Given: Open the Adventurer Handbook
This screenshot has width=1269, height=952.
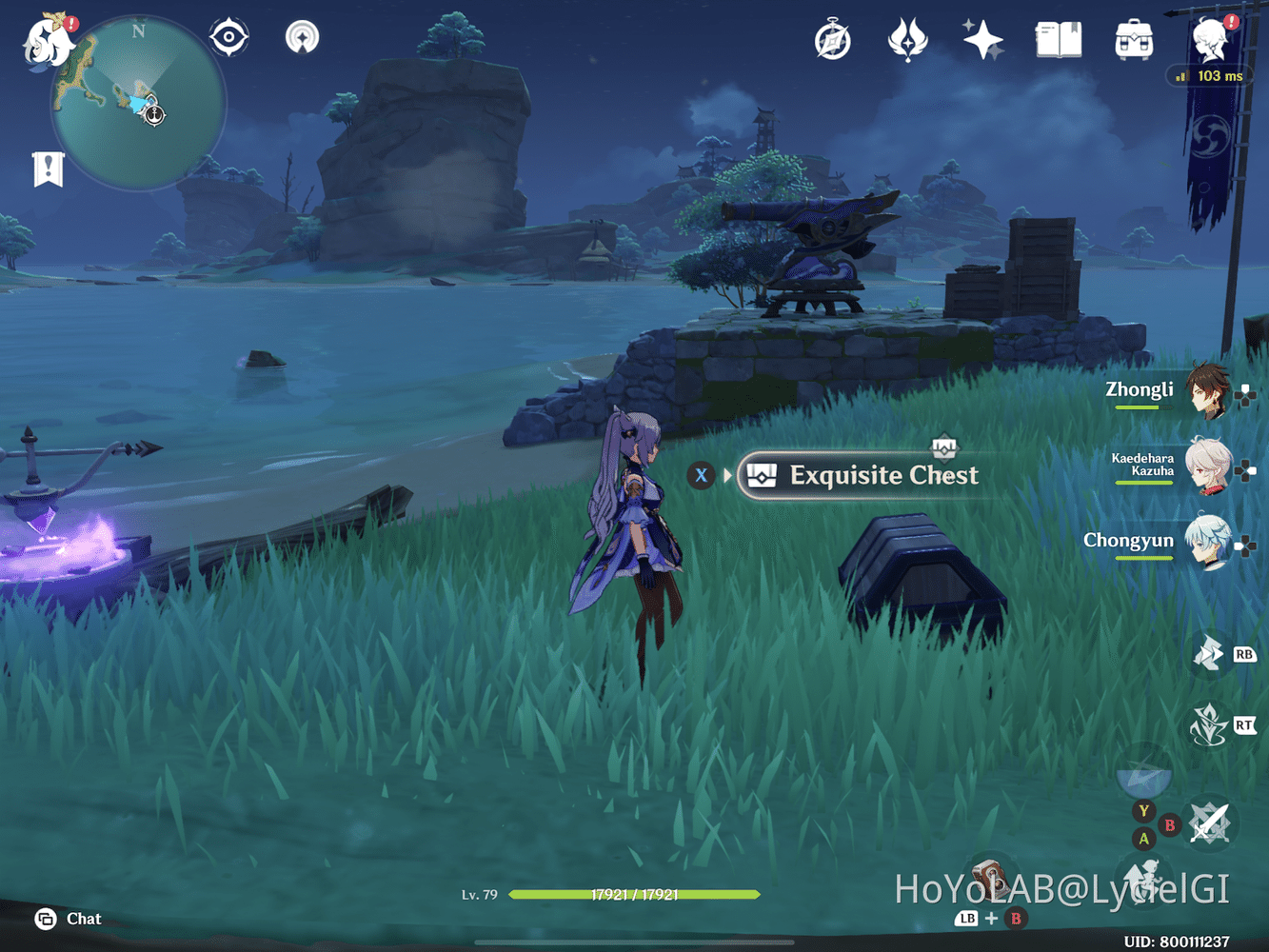Looking at the screenshot, I should pyautogui.click(x=1057, y=39).
